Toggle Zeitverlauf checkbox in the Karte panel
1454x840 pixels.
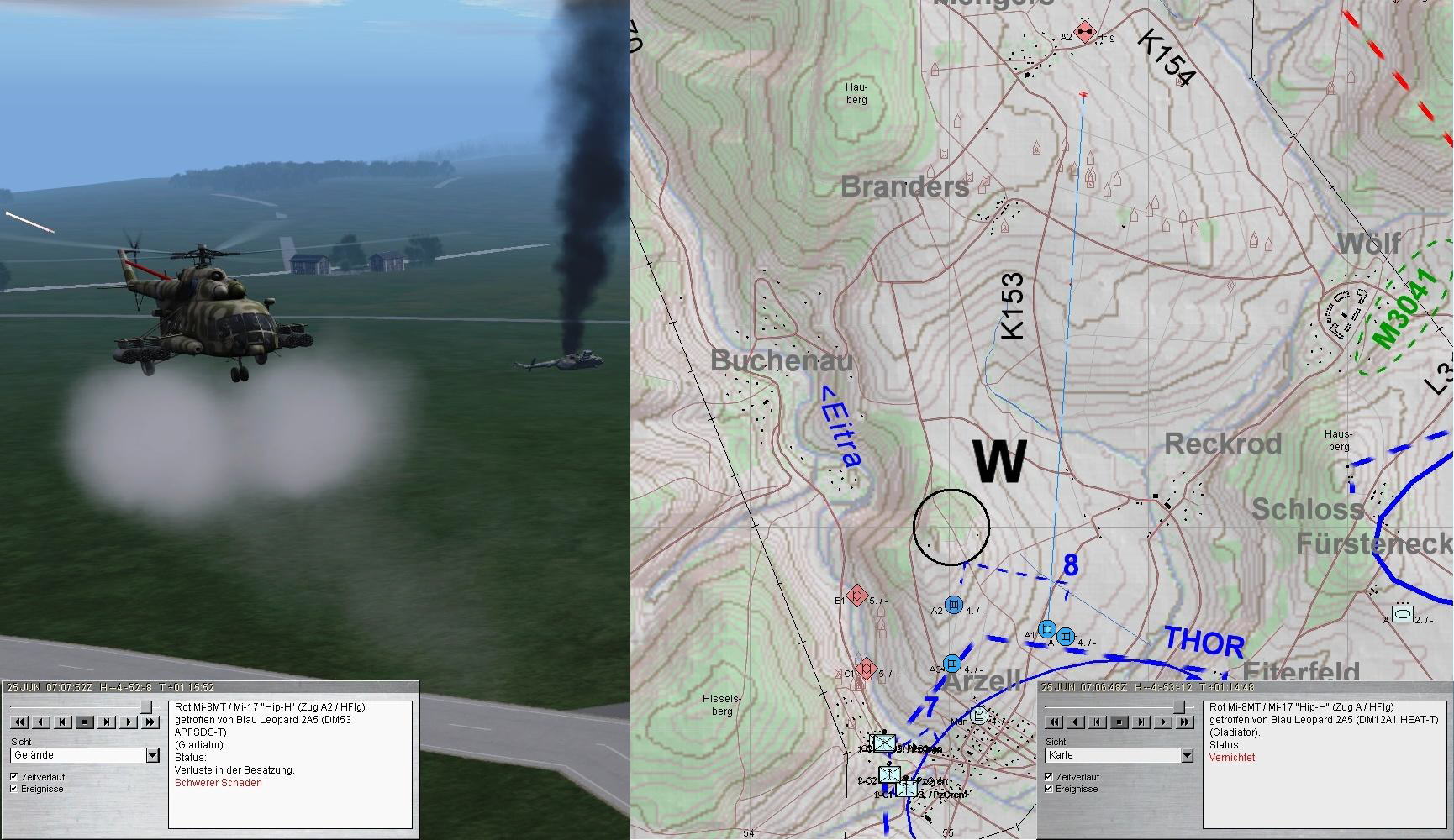point(1049,777)
